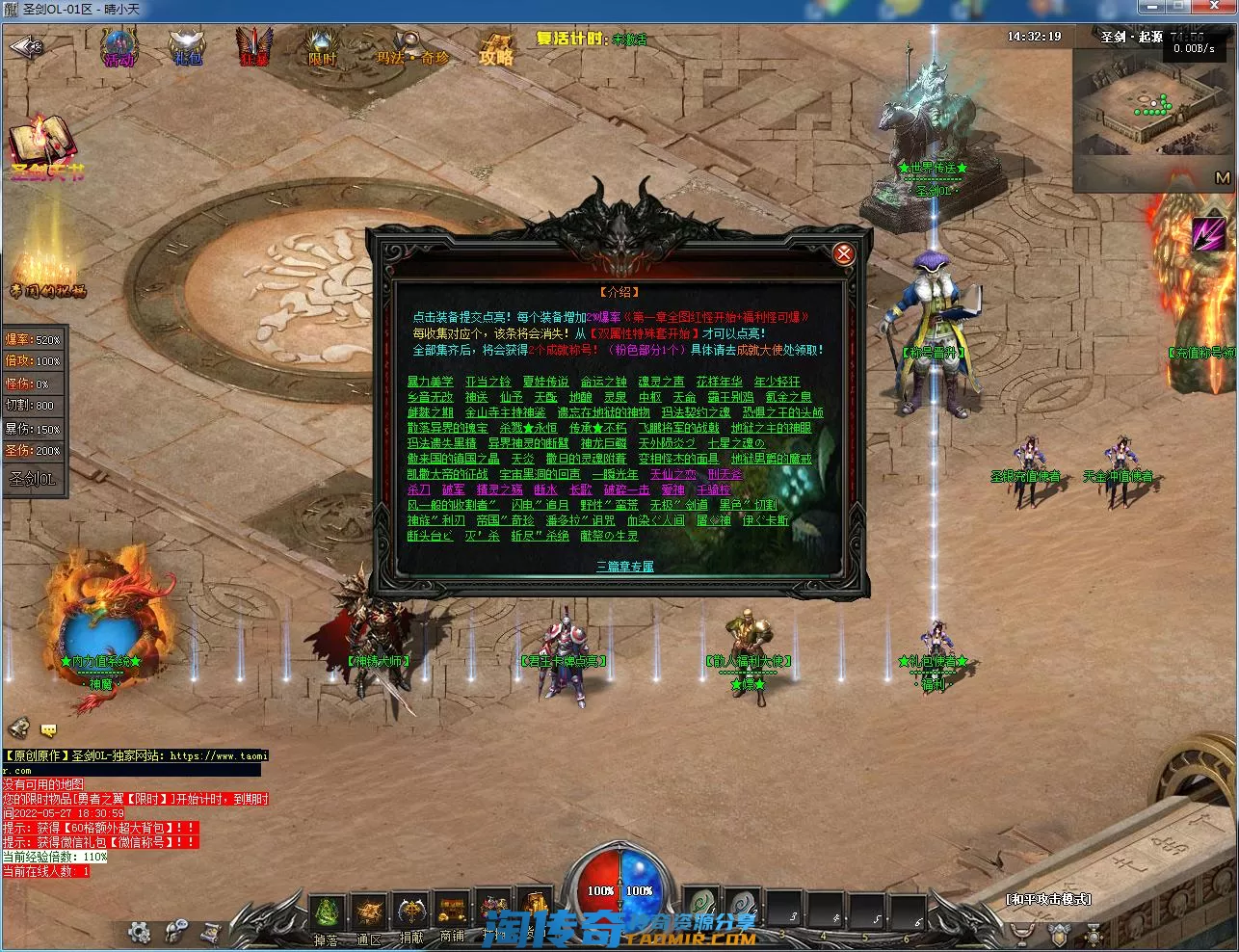
Task: Close the 介绍 collection dialog
Action: [843, 253]
